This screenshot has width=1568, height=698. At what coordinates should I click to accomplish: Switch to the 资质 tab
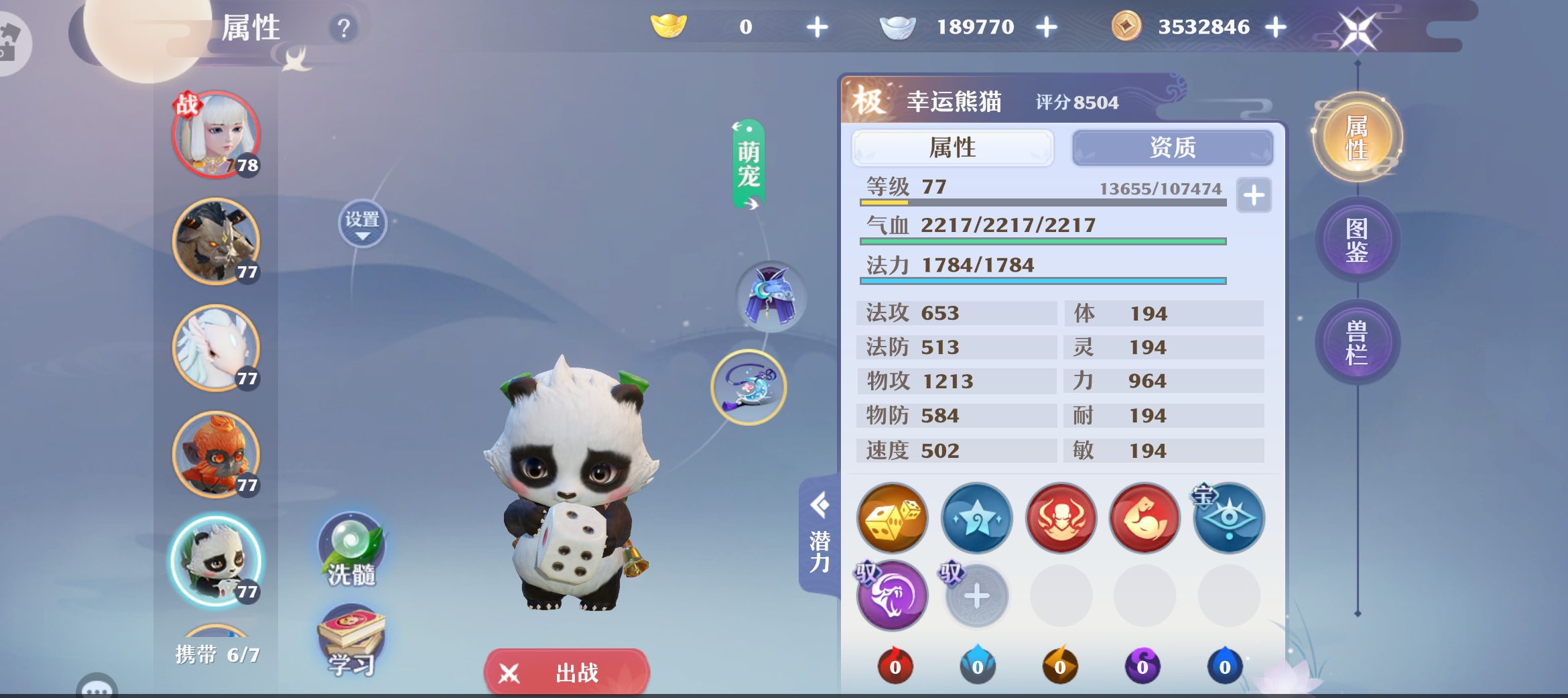[x=1173, y=148]
